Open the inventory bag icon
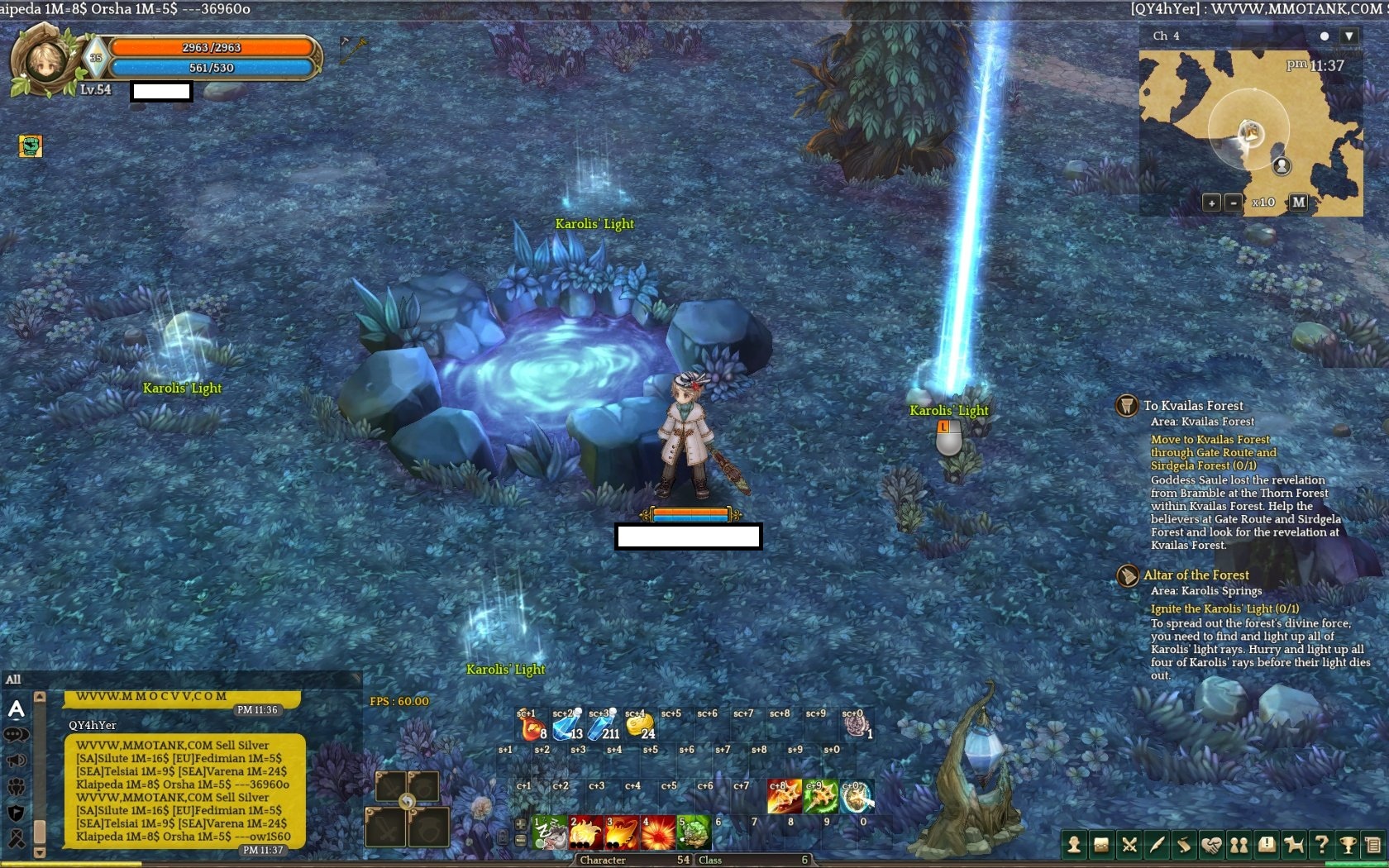This screenshot has height=868, width=1389. click(1101, 845)
